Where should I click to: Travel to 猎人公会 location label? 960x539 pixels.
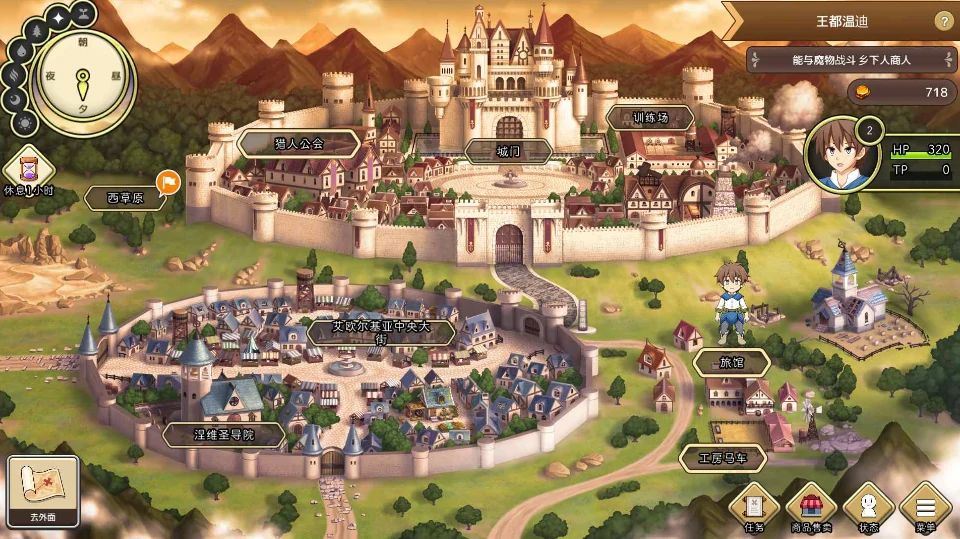[x=300, y=144]
